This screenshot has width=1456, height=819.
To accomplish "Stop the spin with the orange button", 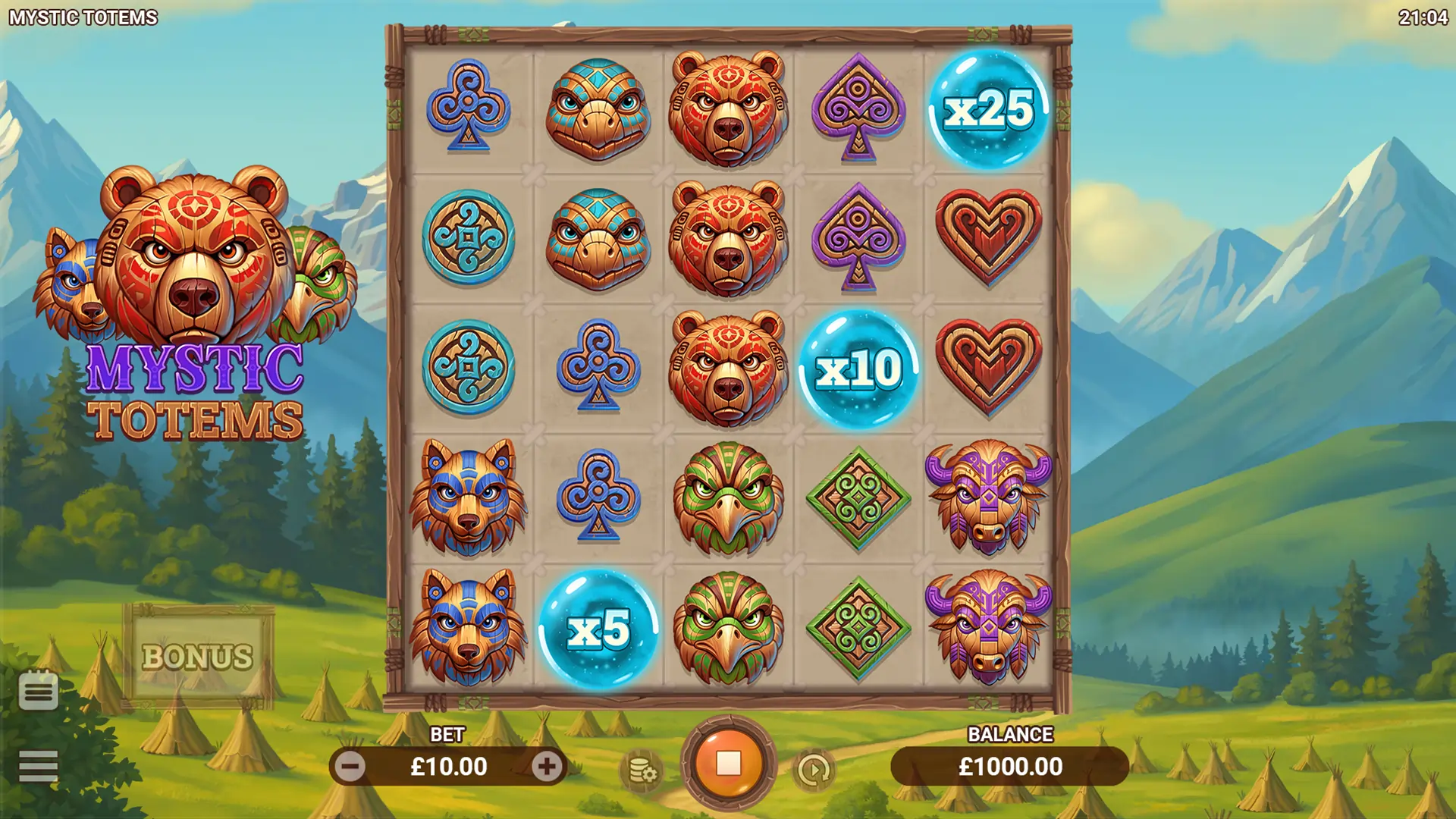I will [x=728, y=764].
